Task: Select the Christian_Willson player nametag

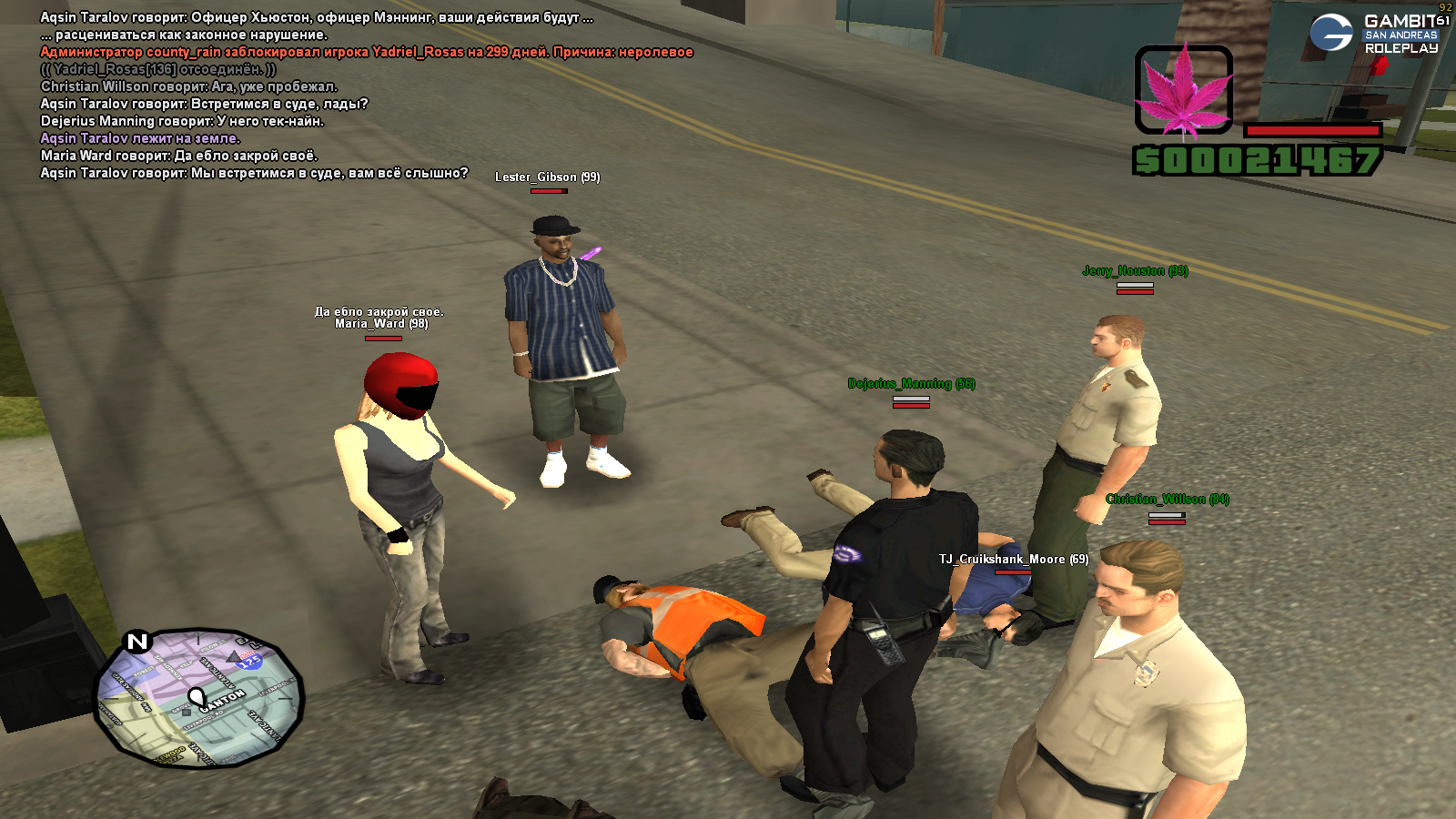Action: 1167,500
